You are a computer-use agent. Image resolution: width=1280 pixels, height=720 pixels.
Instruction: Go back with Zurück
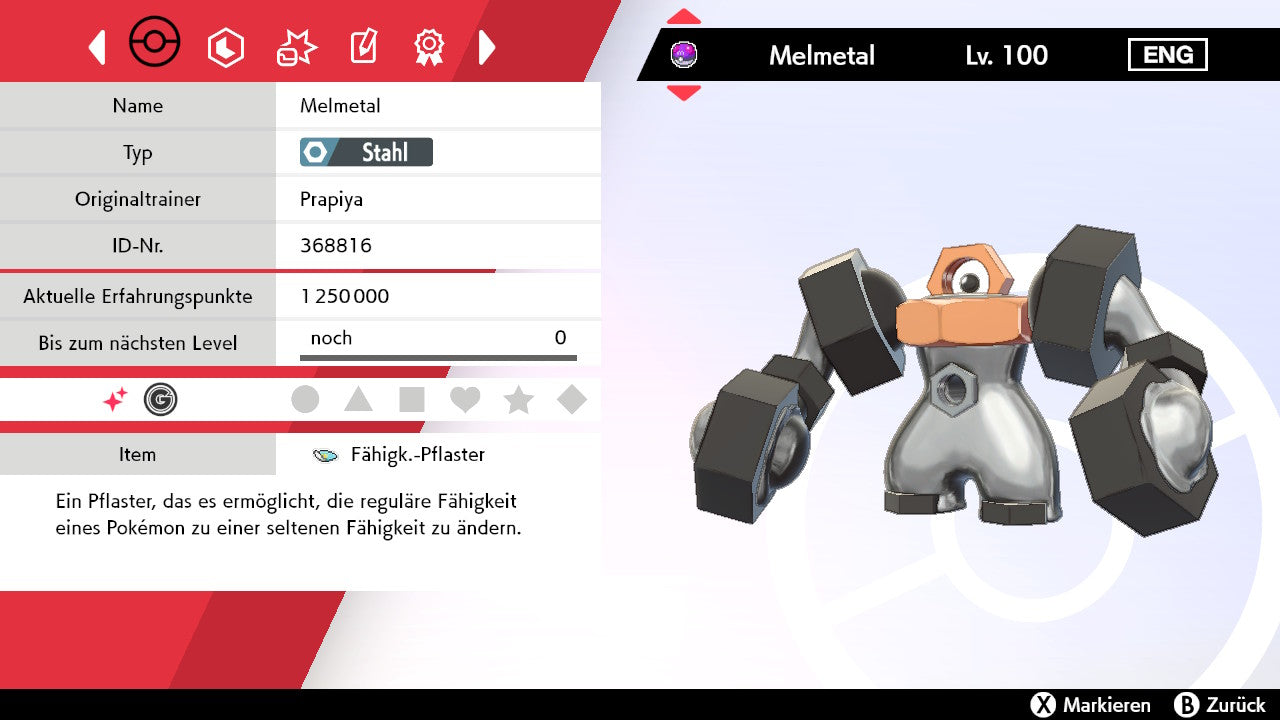1219,705
